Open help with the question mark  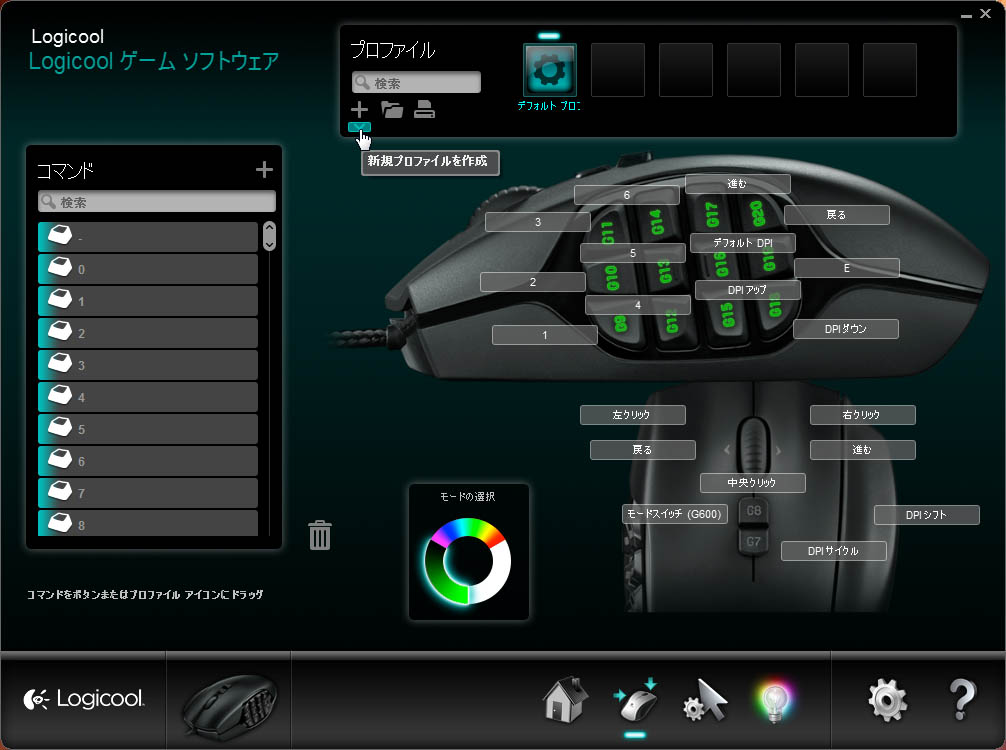coord(961,700)
